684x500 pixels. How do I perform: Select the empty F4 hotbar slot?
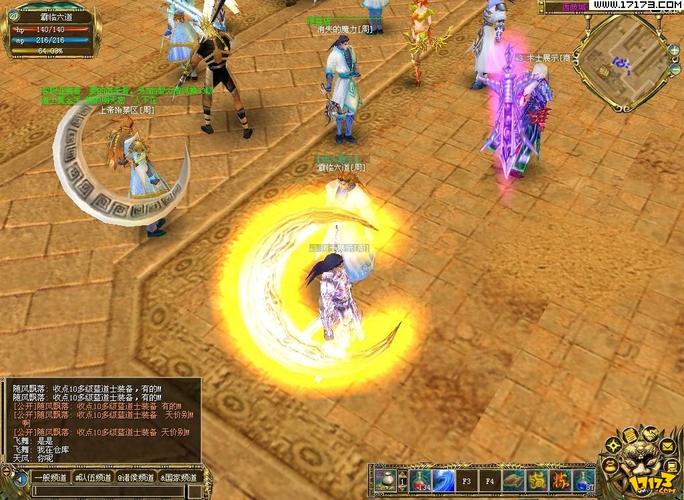491,481
